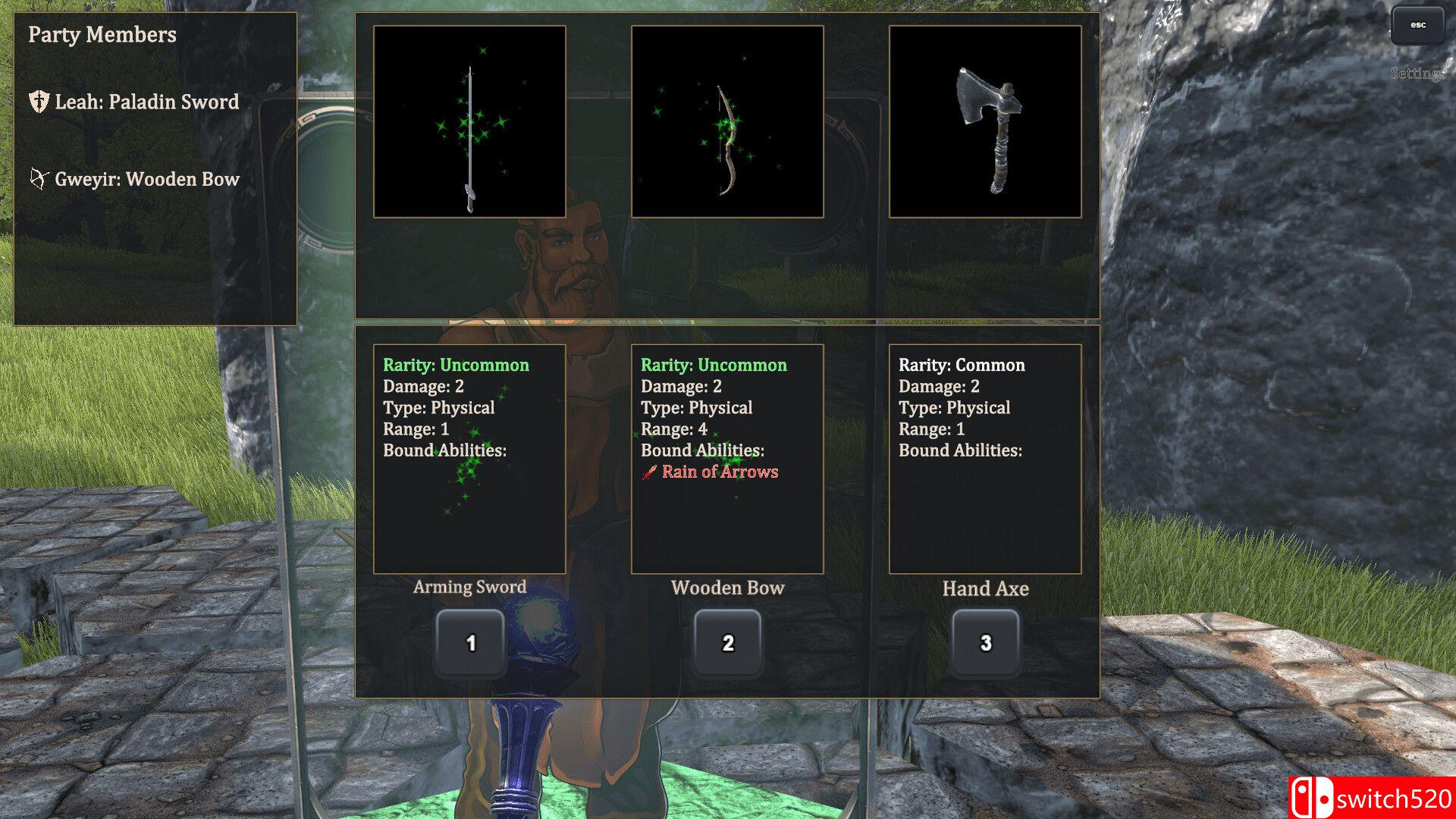Open the Hand Axe stats card
Image resolution: width=1456 pixels, height=819 pixels.
[985, 459]
